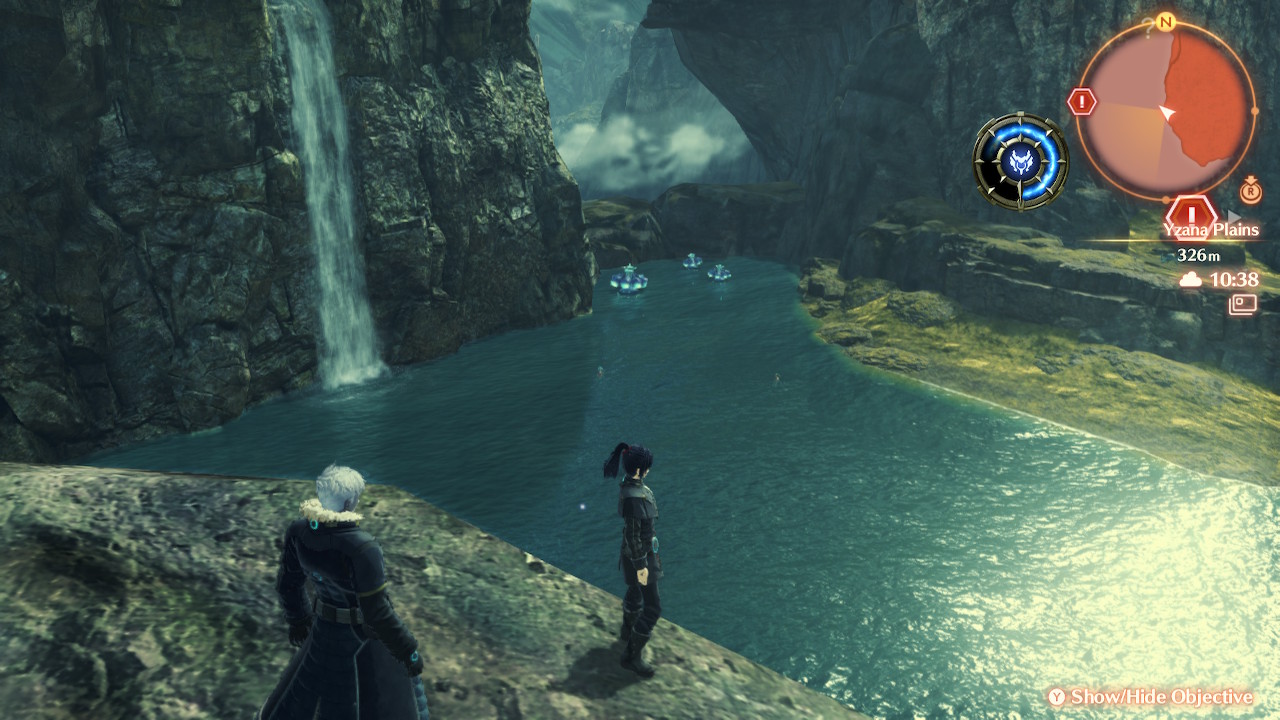Click the north compass indicator on minimap
Image resolution: width=1280 pixels, height=720 pixels.
coord(1165,21)
